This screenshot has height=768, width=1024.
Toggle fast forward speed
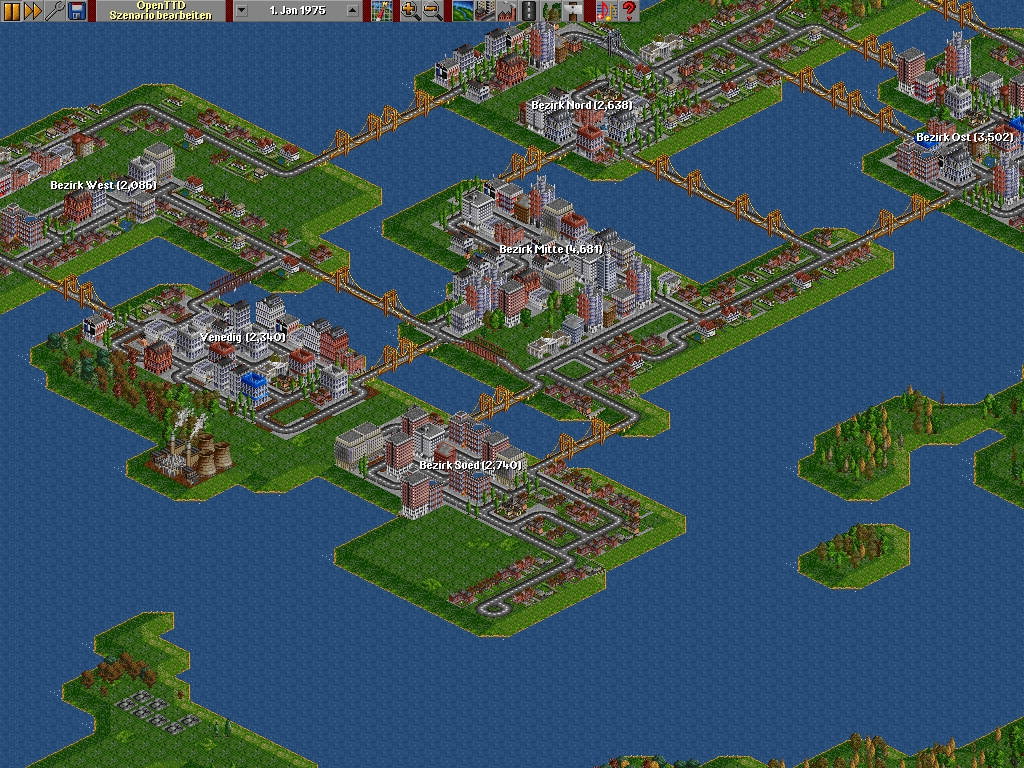coord(33,11)
